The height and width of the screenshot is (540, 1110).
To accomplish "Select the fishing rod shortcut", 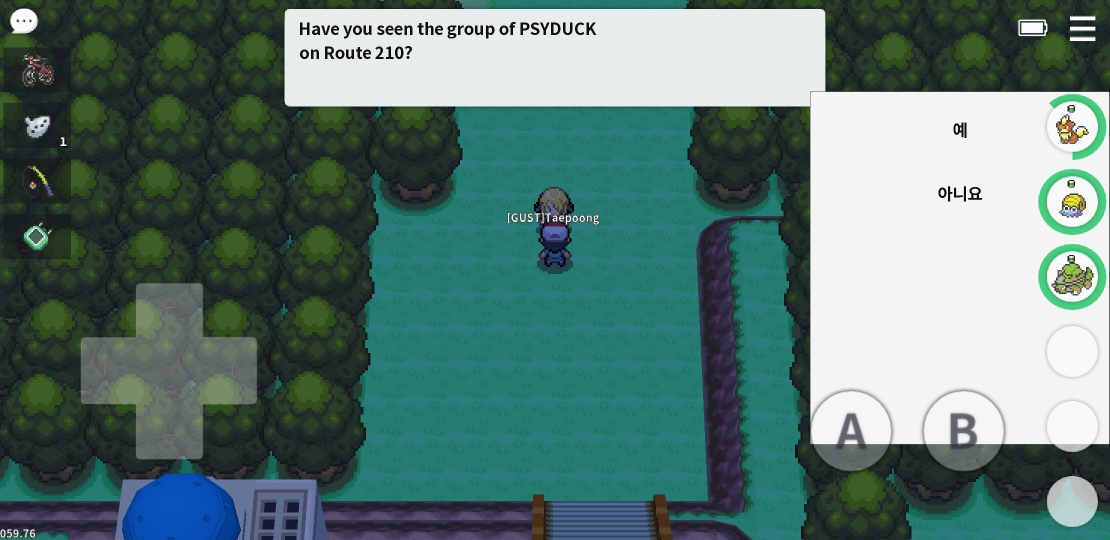I will (37, 181).
